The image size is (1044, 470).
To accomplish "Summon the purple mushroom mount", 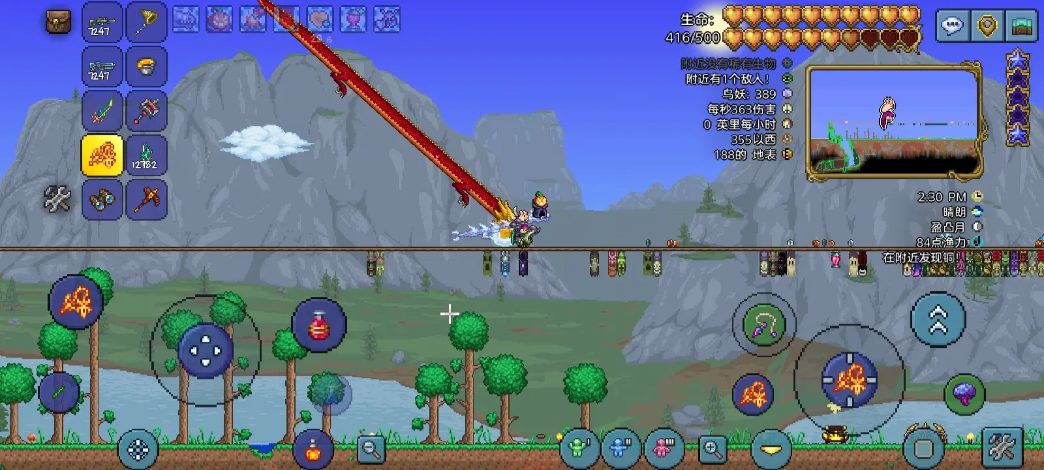I will point(964,393).
